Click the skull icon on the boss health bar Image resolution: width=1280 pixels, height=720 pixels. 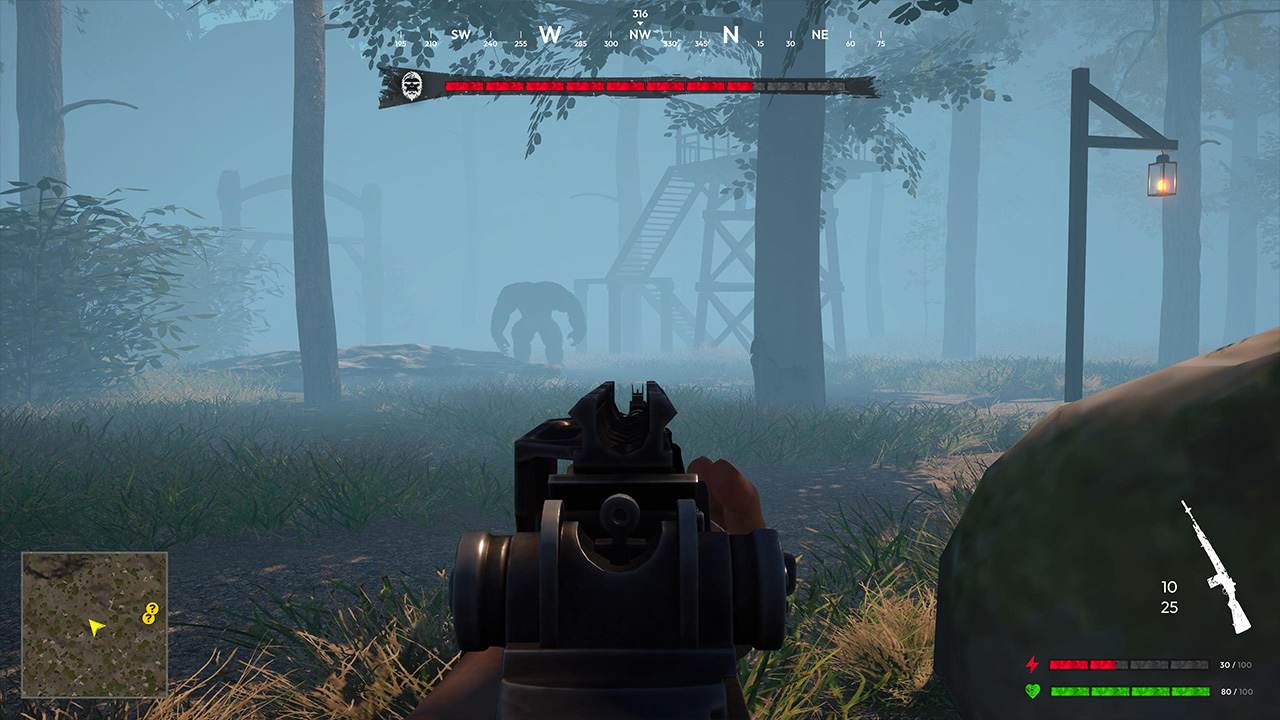[413, 84]
